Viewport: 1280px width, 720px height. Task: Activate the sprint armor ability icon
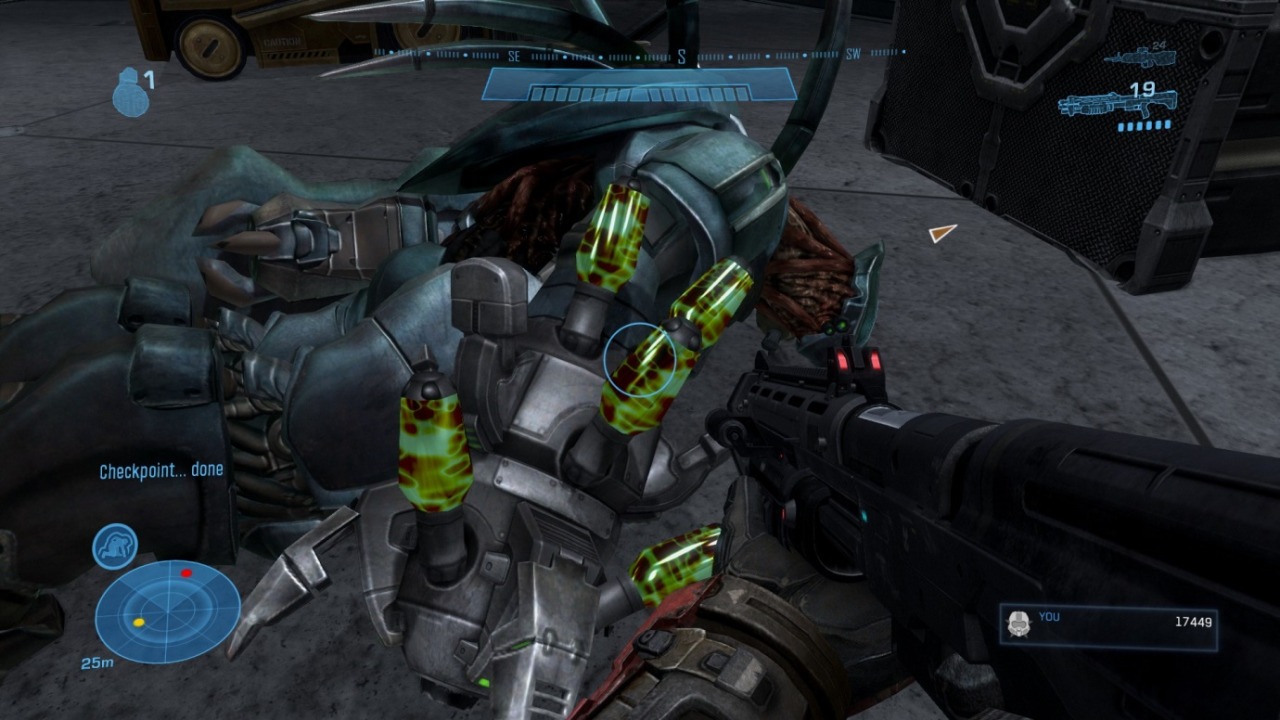(115, 546)
